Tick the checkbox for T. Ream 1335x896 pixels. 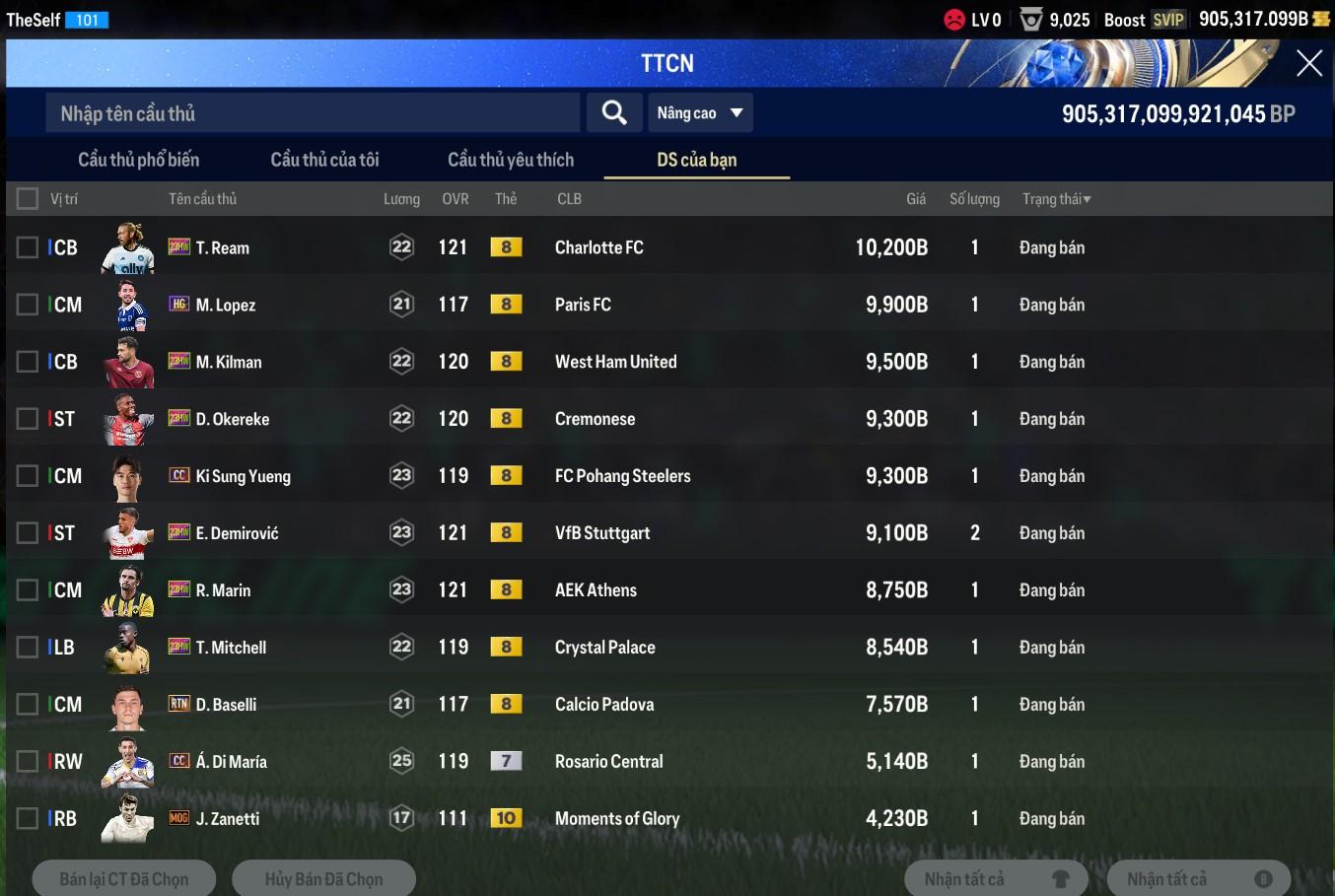click(x=28, y=247)
